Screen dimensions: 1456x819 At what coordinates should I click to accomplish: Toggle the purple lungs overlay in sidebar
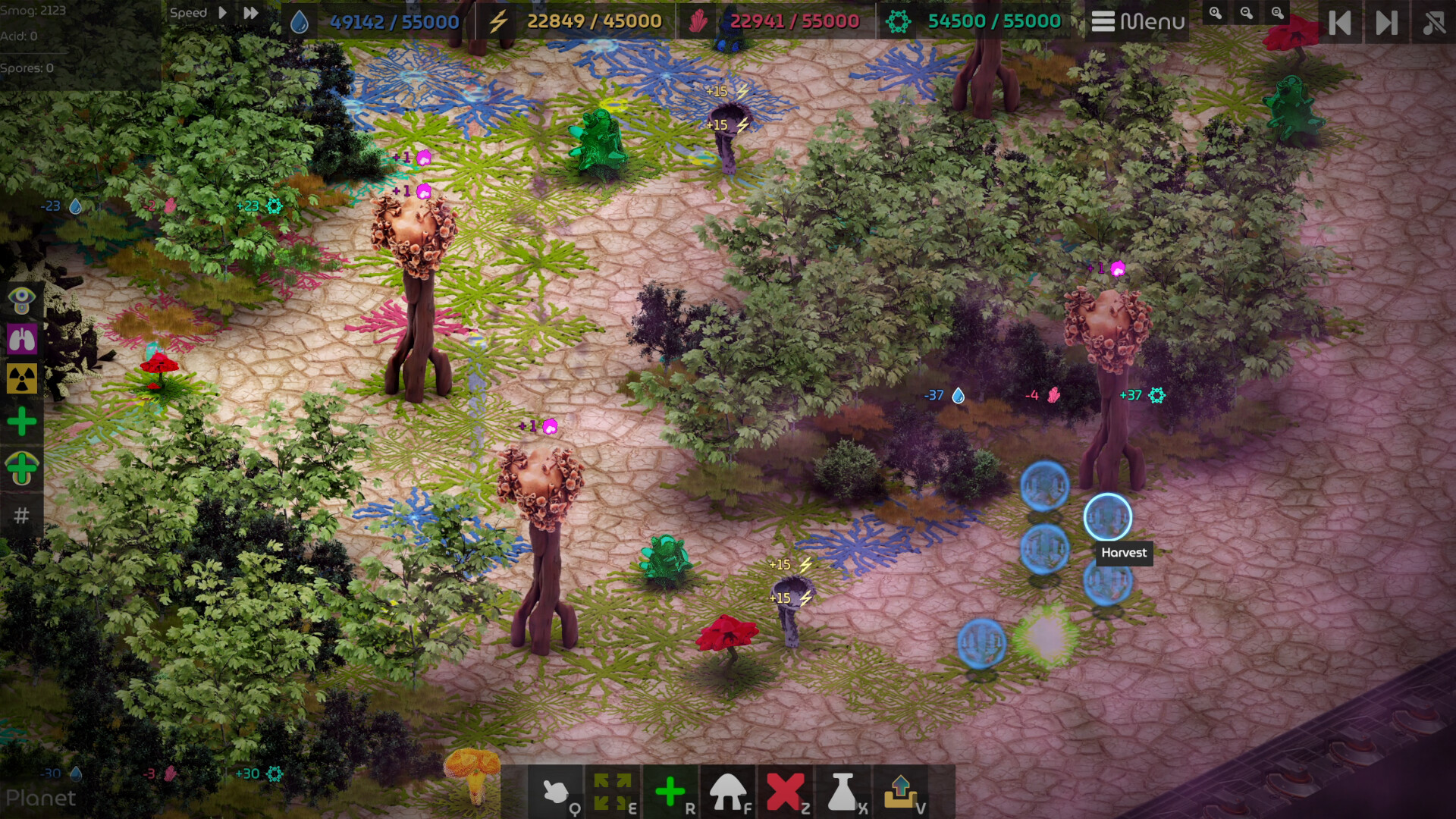click(x=21, y=340)
